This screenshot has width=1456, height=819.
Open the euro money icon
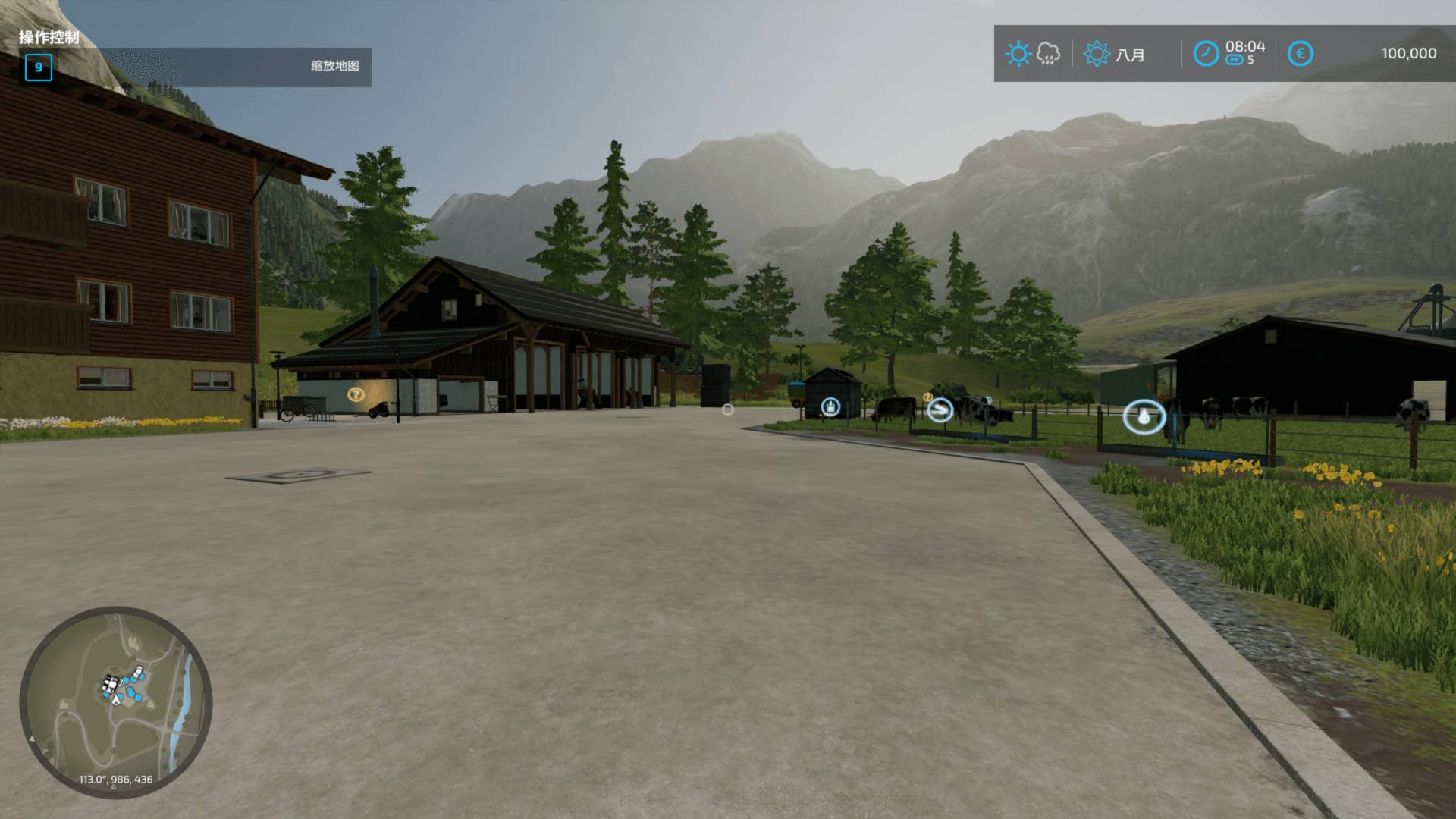click(1300, 54)
